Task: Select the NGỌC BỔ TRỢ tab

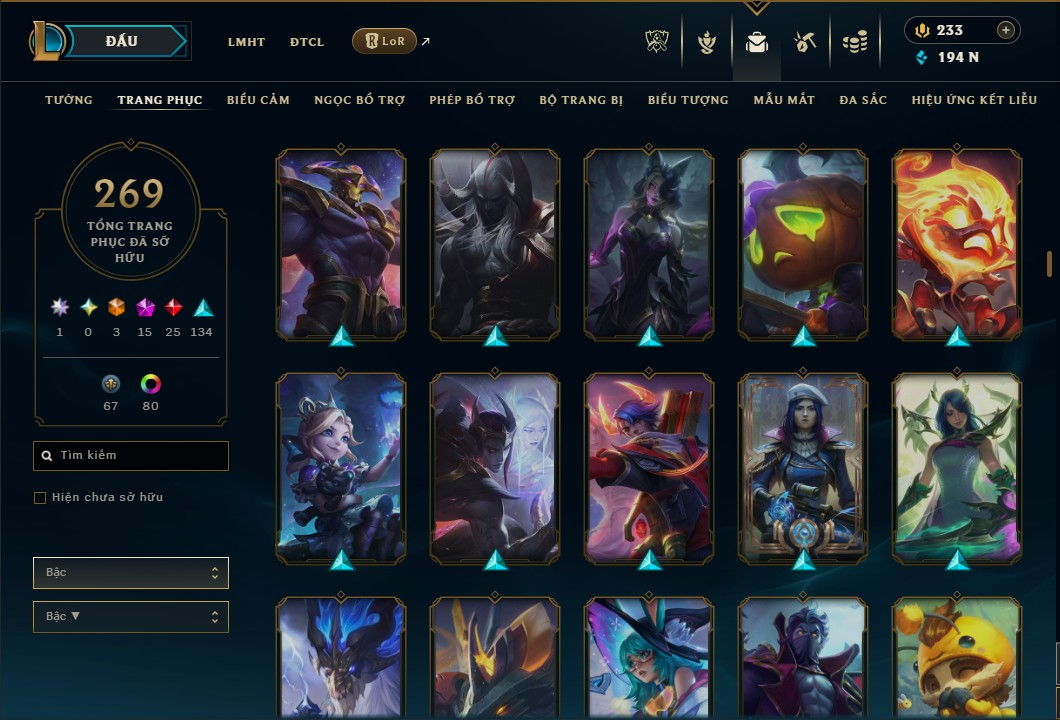Action: click(x=359, y=100)
